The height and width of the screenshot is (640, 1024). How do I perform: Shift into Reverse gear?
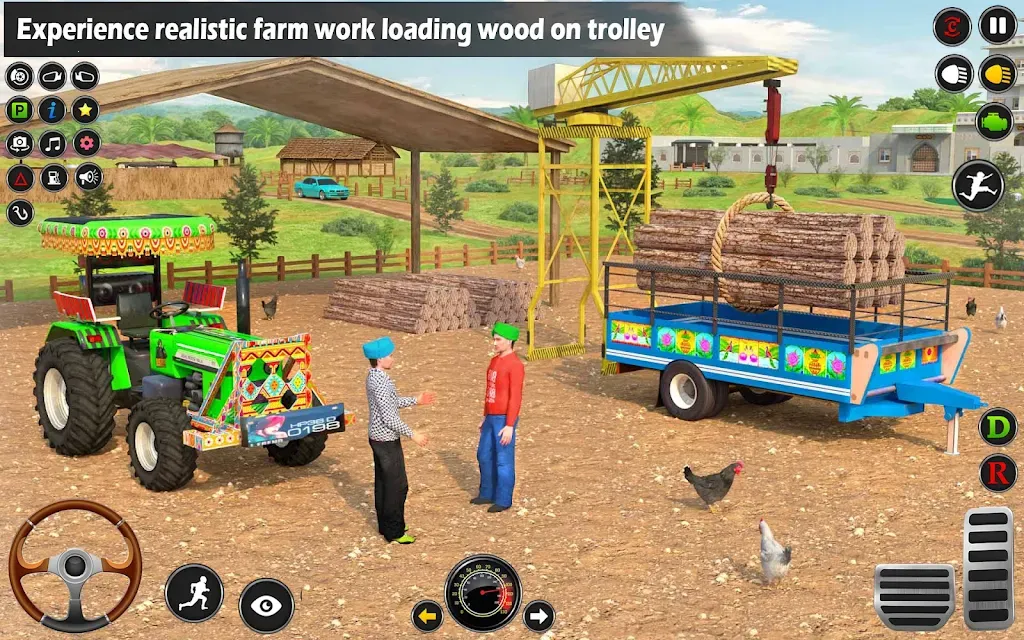tap(997, 473)
